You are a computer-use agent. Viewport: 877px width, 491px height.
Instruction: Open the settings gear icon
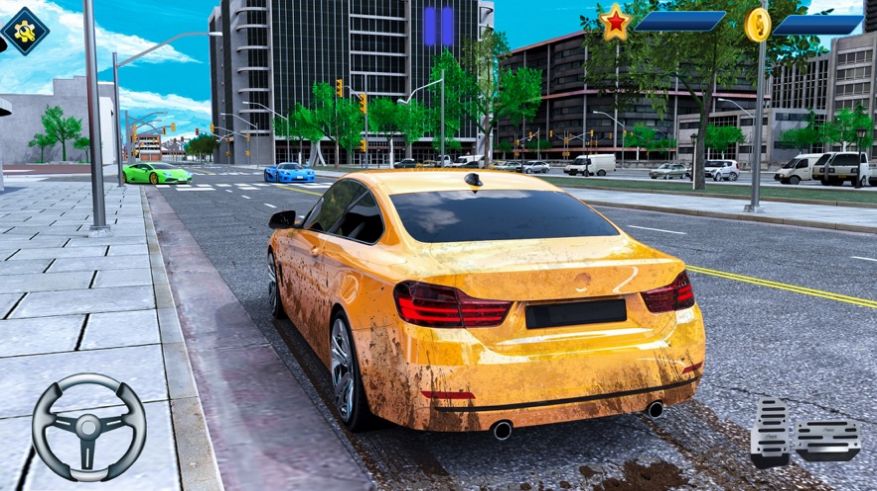24,30
